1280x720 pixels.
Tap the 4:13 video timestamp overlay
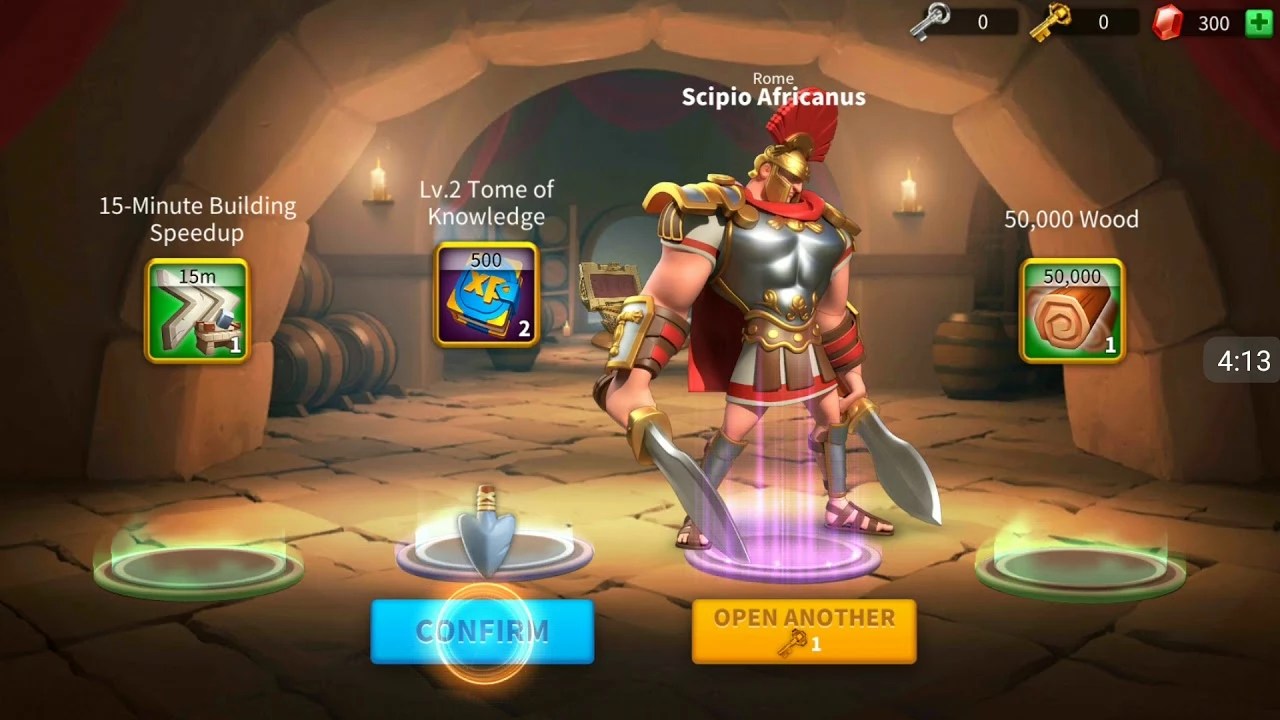pos(1243,361)
